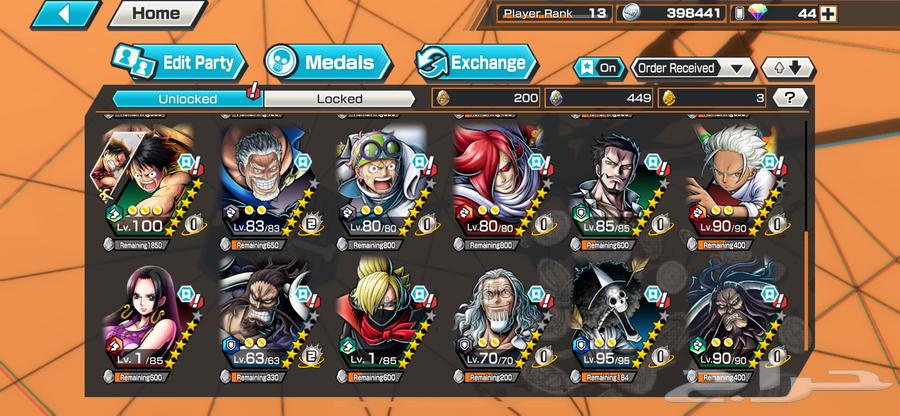Add rainbow diamonds with the plus button
This screenshot has height=416, width=900.
(x=826, y=13)
